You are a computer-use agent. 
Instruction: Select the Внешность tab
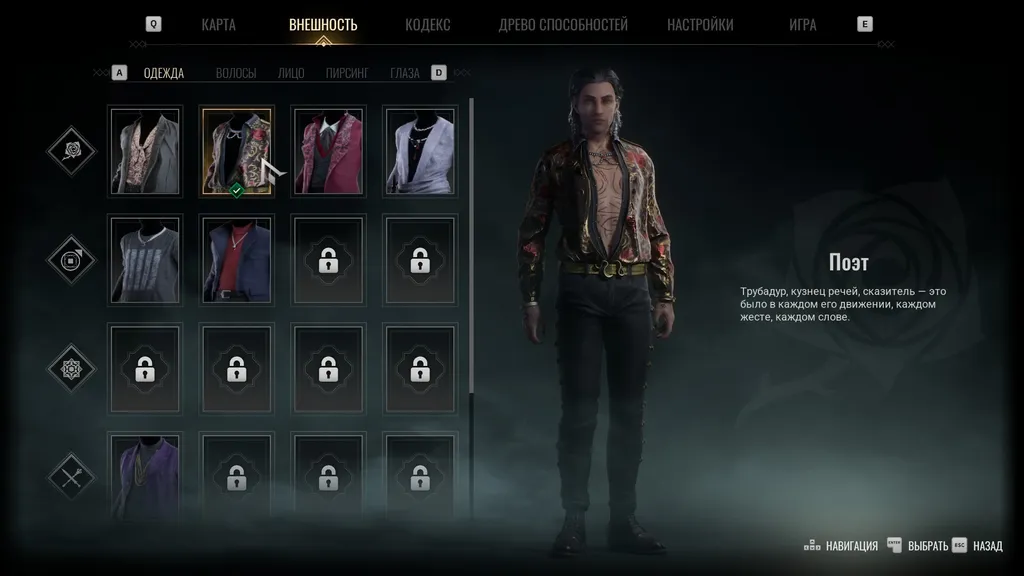[x=323, y=25]
